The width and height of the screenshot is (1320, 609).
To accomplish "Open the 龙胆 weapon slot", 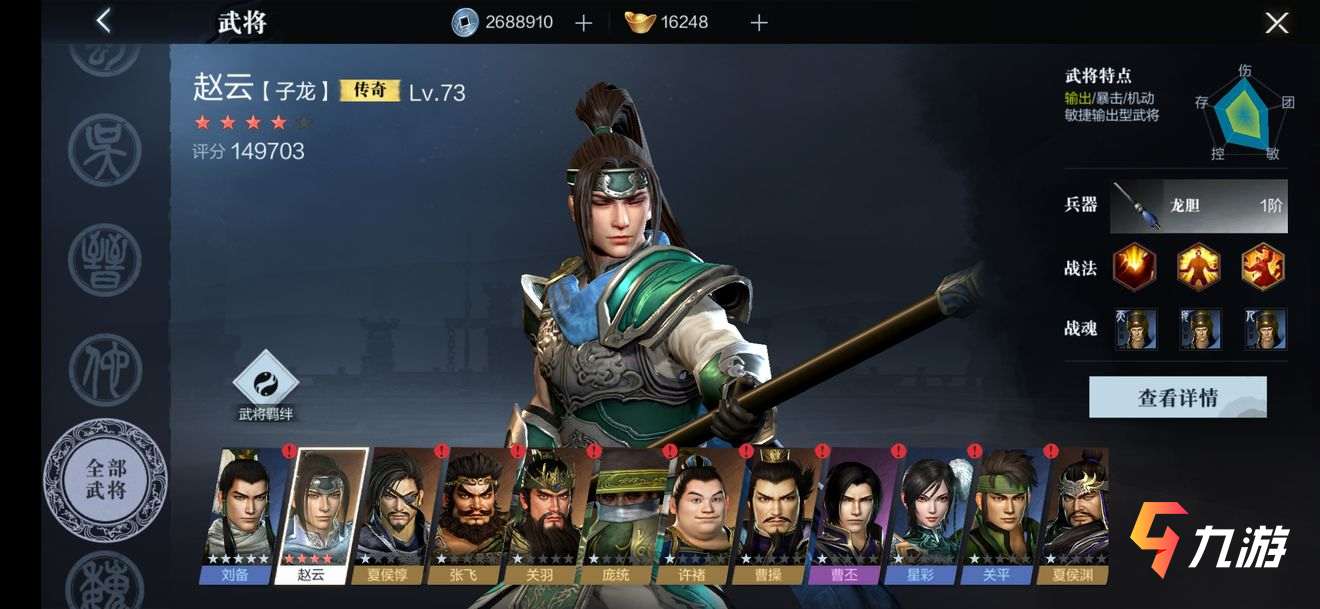I will pyautogui.click(x=1212, y=206).
